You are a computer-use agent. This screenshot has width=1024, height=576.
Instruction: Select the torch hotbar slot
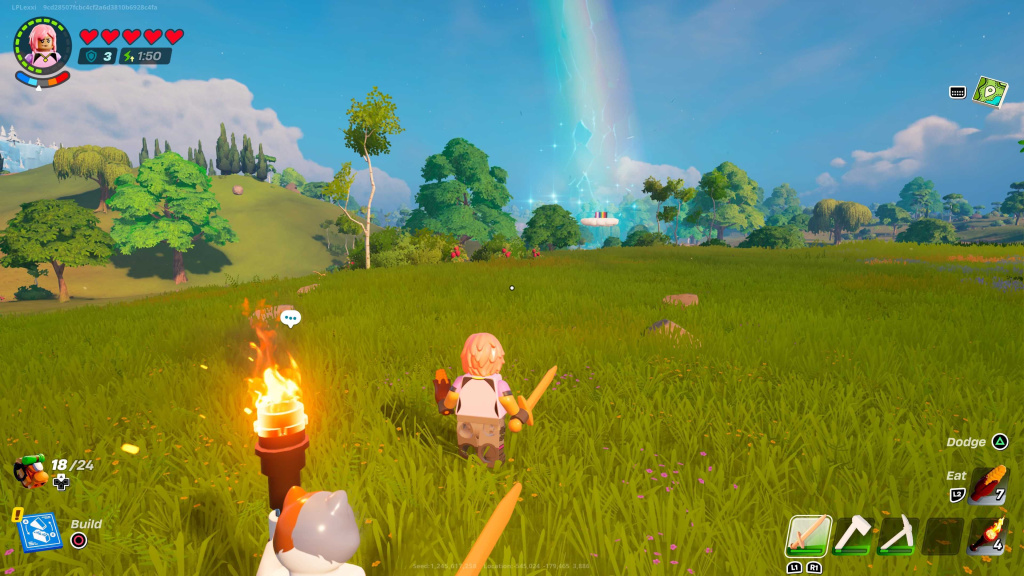click(988, 536)
